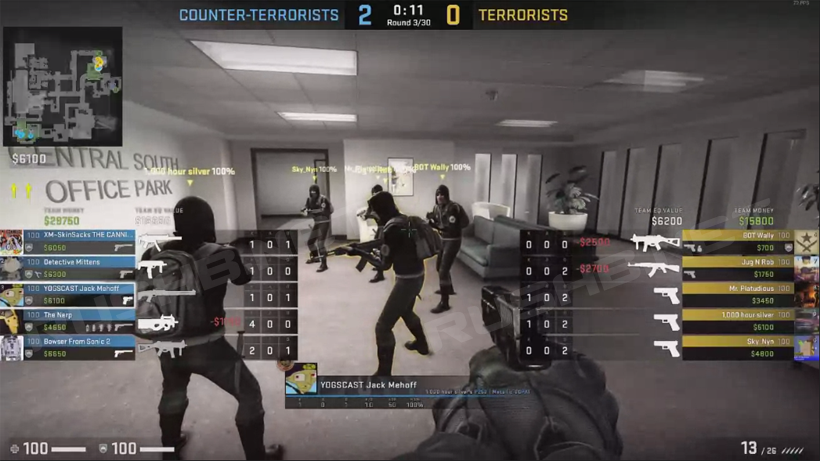Spectate Mr. Flatudious from the Terrorist list
The width and height of the screenshot is (820, 461).
point(738,294)
